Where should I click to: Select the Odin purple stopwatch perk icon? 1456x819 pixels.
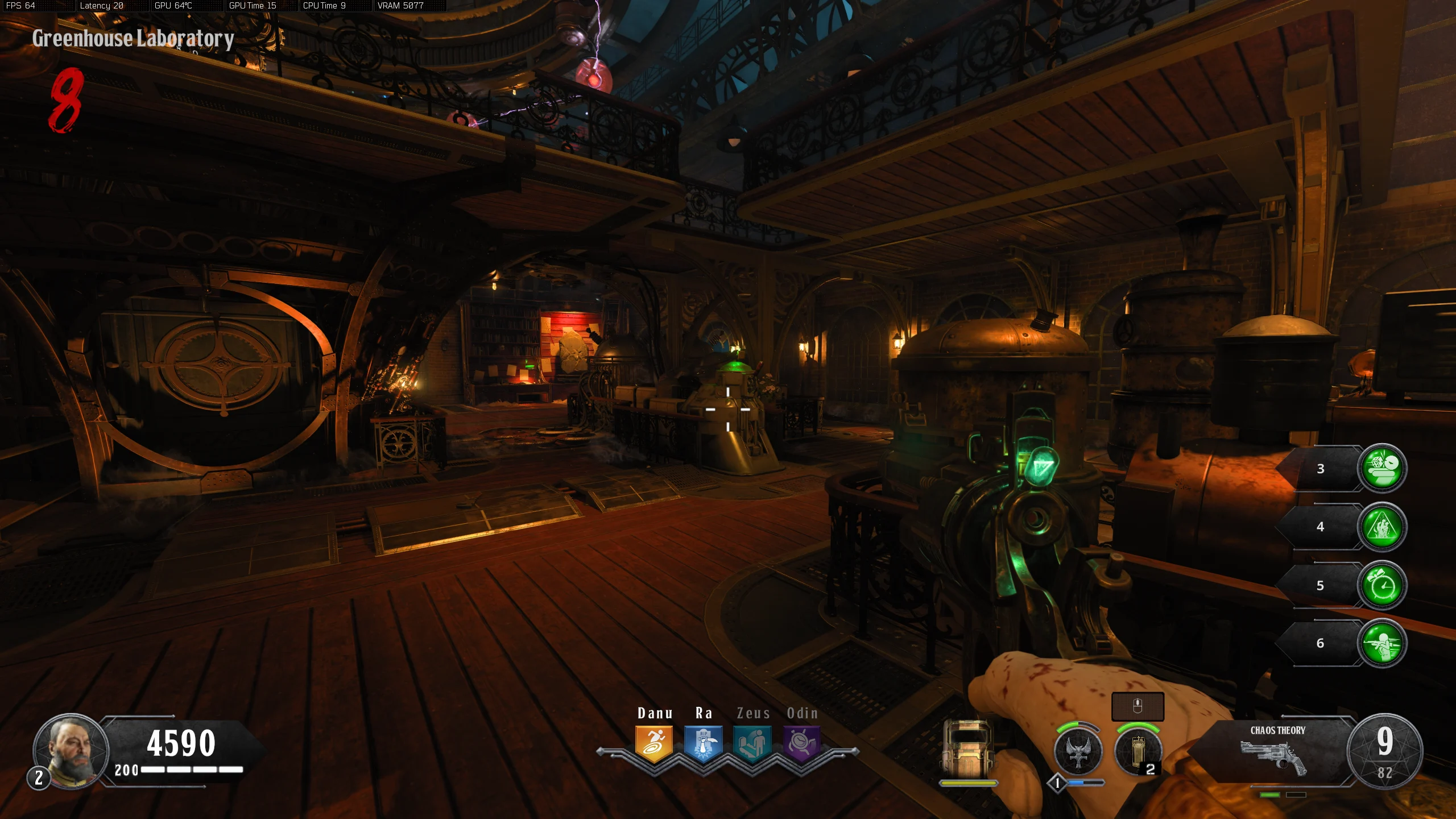802,743
